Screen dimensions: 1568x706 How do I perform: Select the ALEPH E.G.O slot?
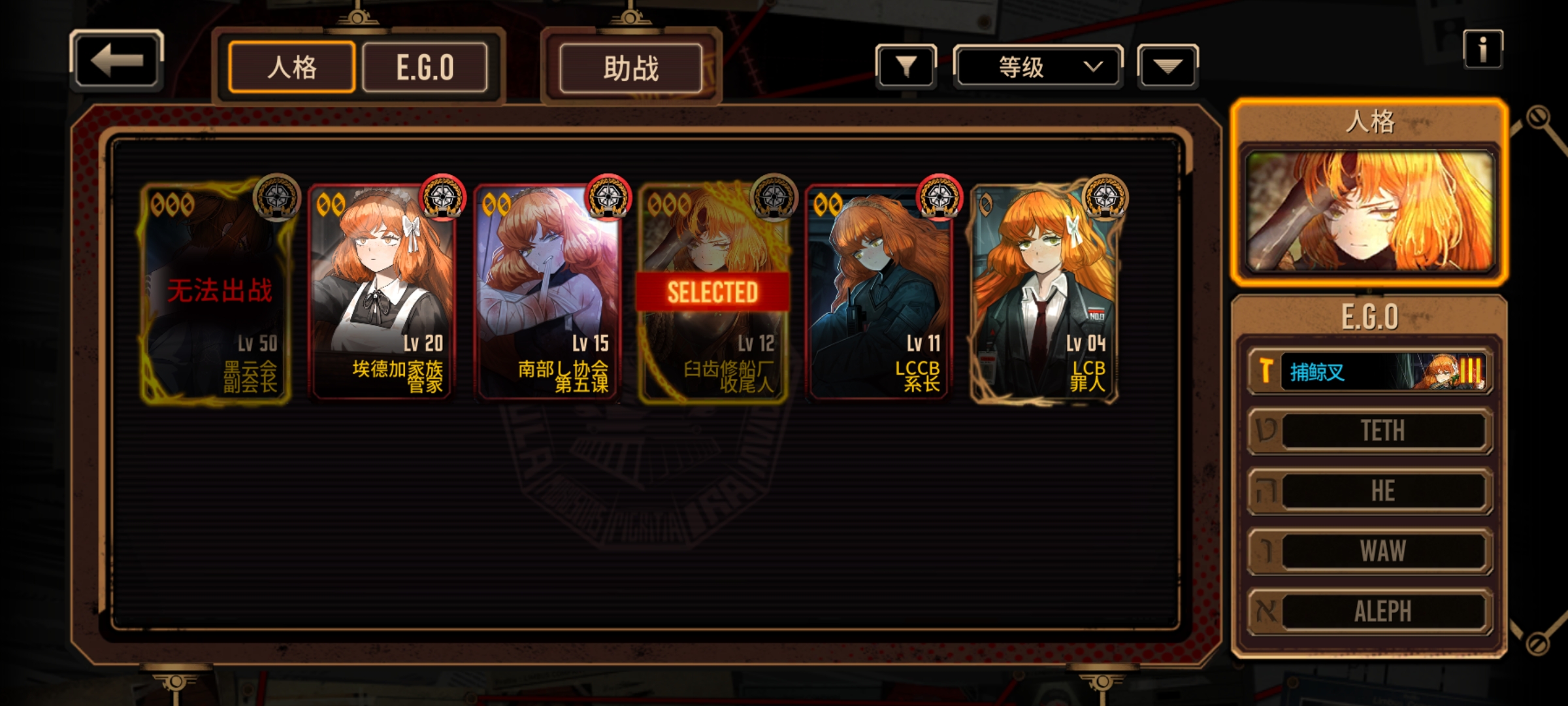(1370, 611)
